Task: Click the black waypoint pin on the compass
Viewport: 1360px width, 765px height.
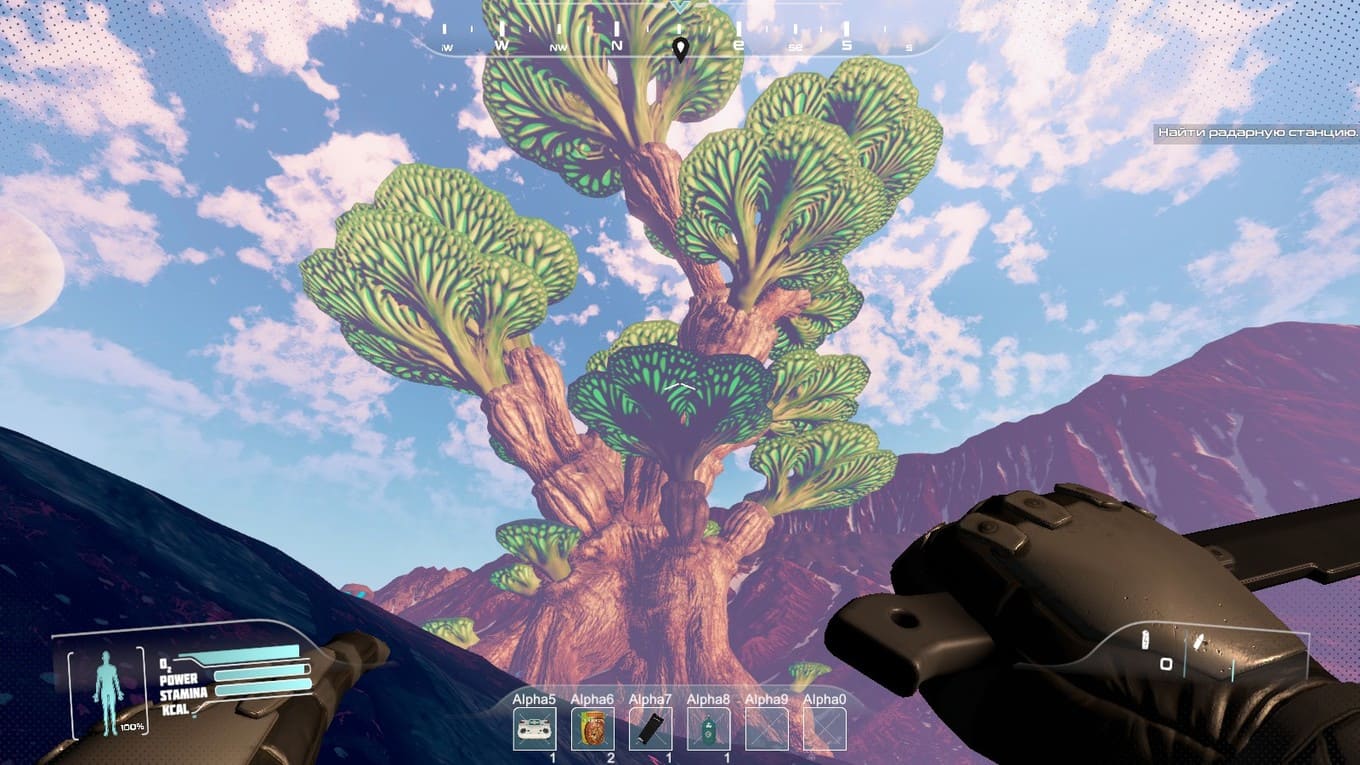Action: 680,49
